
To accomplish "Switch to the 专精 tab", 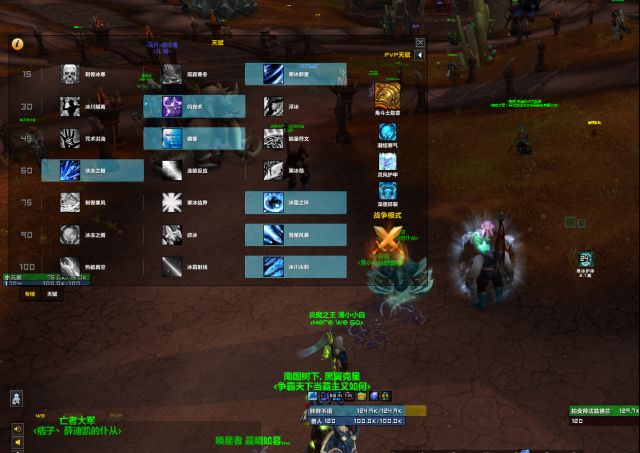I will point(30,294).
